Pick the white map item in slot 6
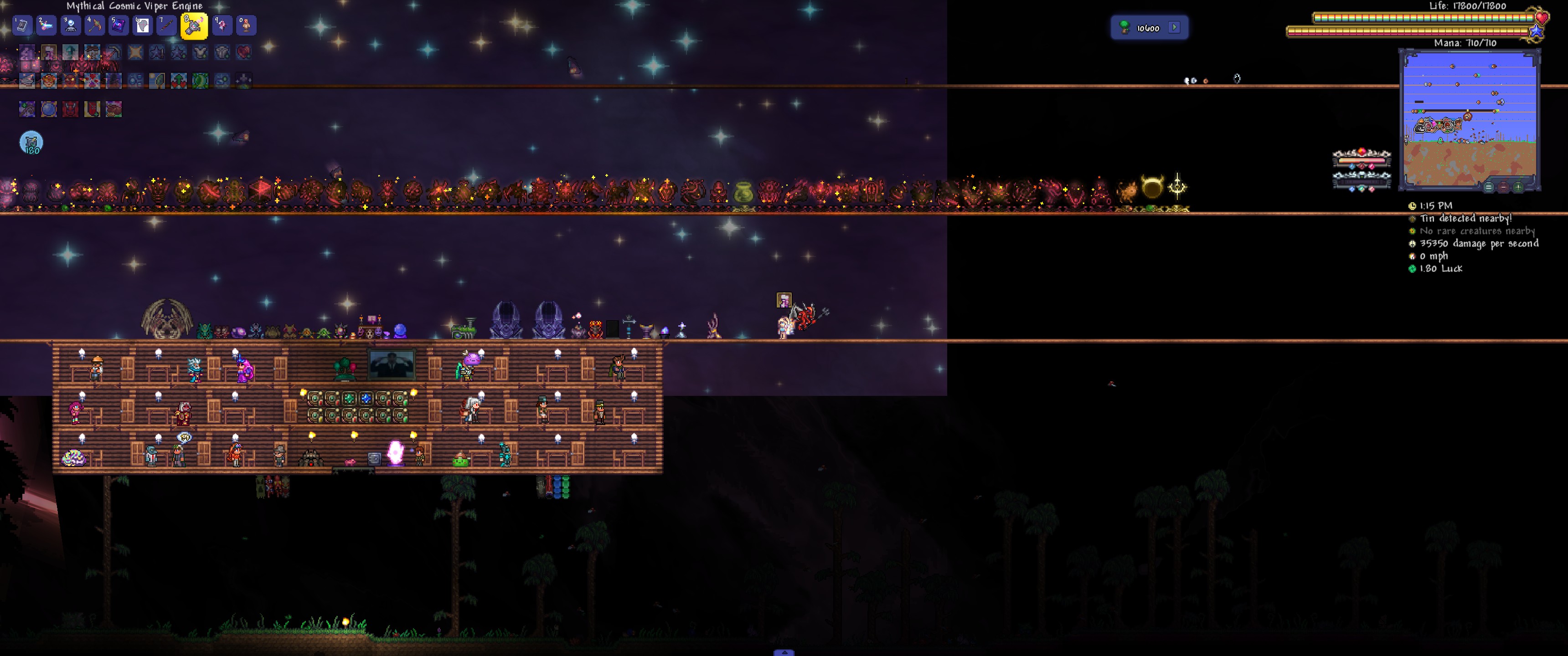This screenshot has width=1568, height=656. coord(142,26)
